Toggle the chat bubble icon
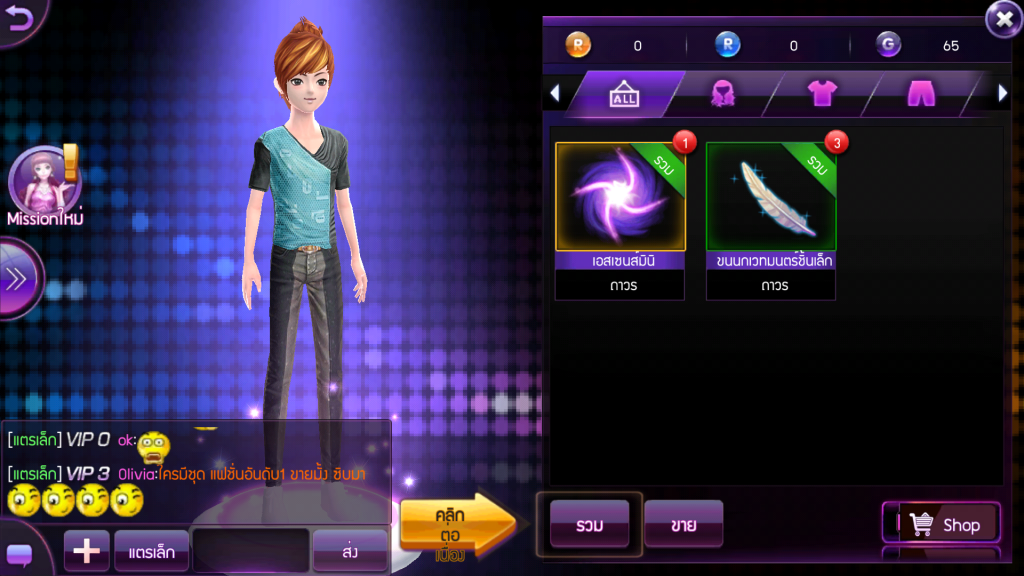Image resolution: width=1024 pixels, height=576 pixels. click(x=19, y=555)
